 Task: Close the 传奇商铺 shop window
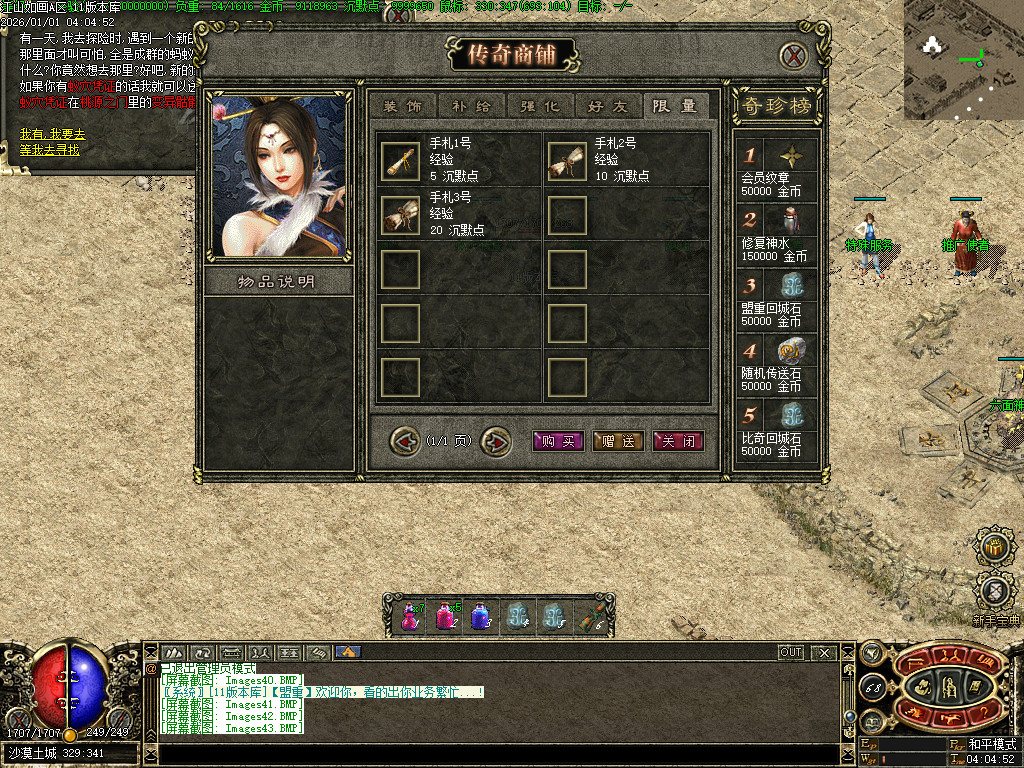pyautogui.click(x=793, y=56)
